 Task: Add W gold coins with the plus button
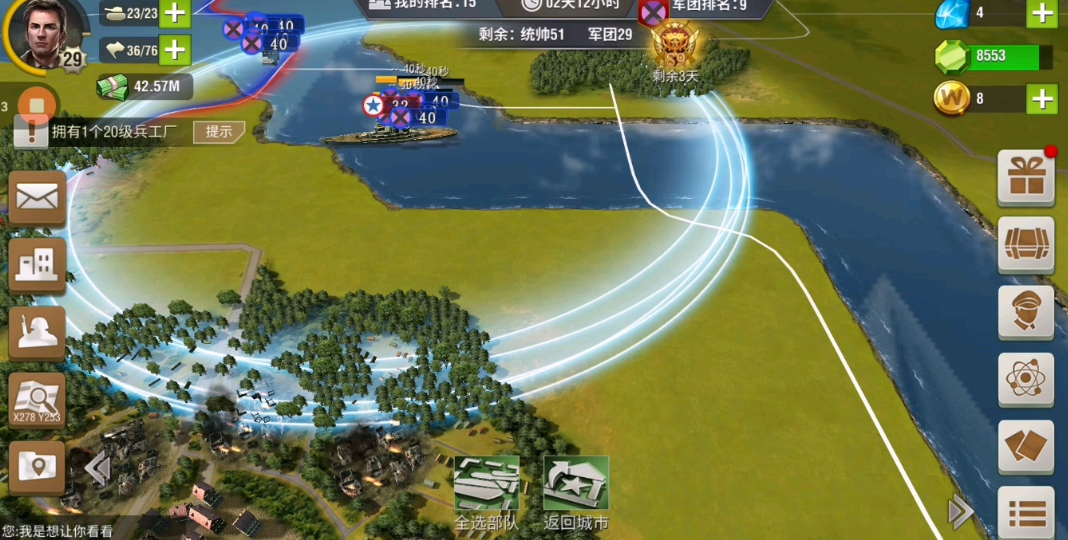(x=1042, y=99)
